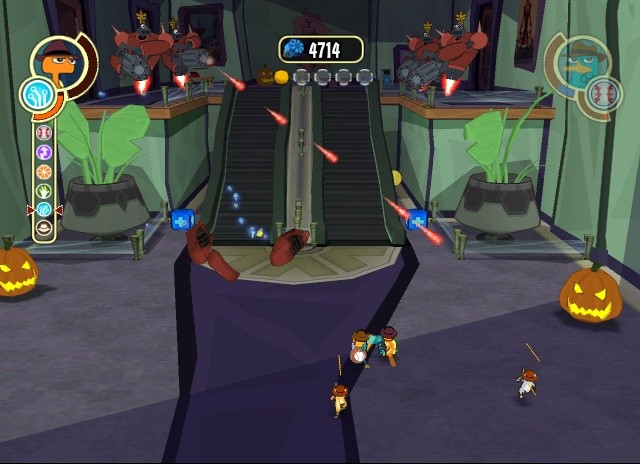Pick the brown fedora hat icon
Image resolution: width=640 pixels, height=464 pixels.
tap(44, 227)
